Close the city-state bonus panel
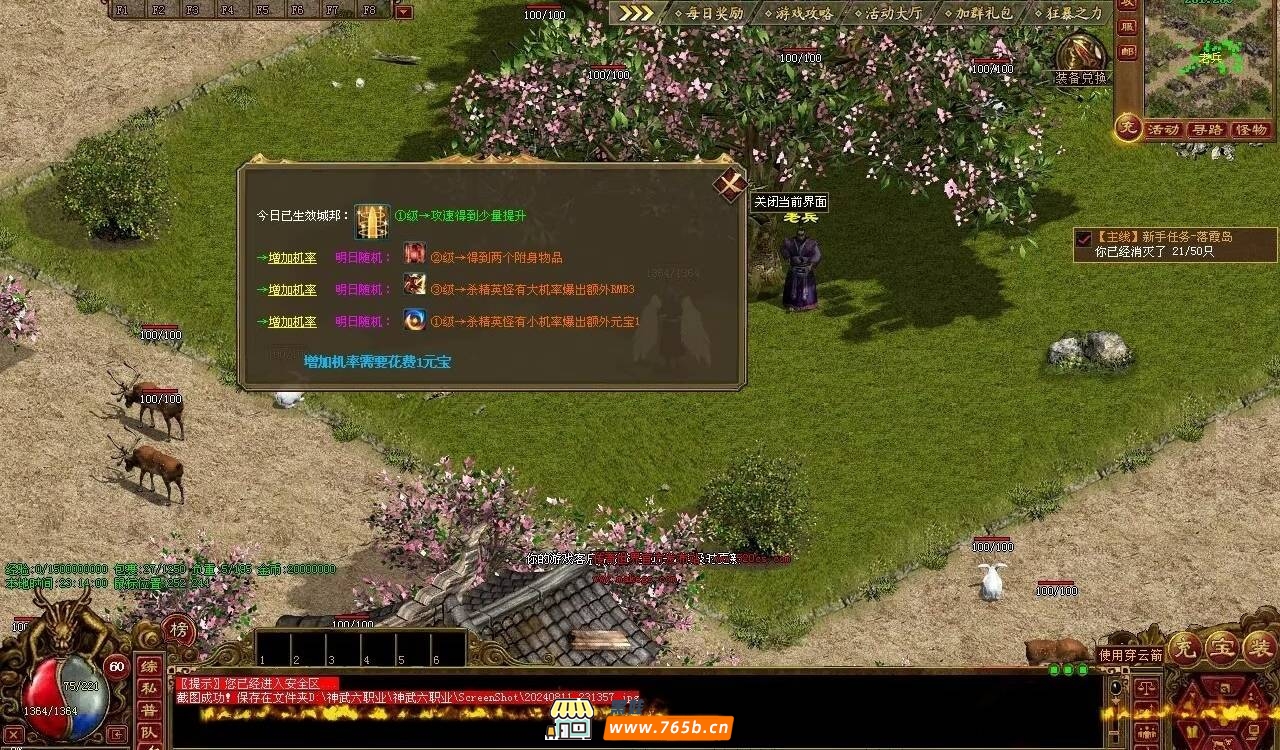 (x=730, y=185)
